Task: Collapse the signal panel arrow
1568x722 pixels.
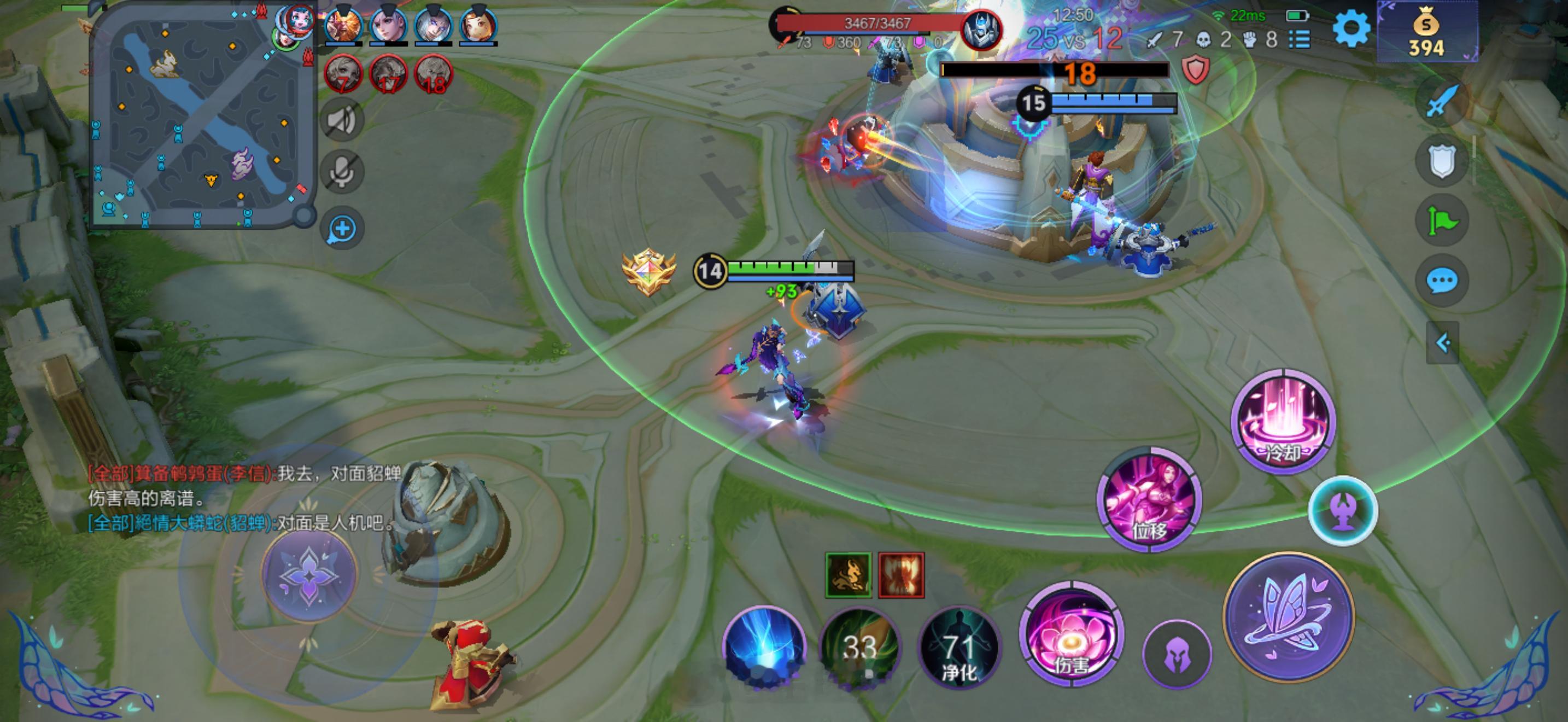Action: pos(1443,343)
